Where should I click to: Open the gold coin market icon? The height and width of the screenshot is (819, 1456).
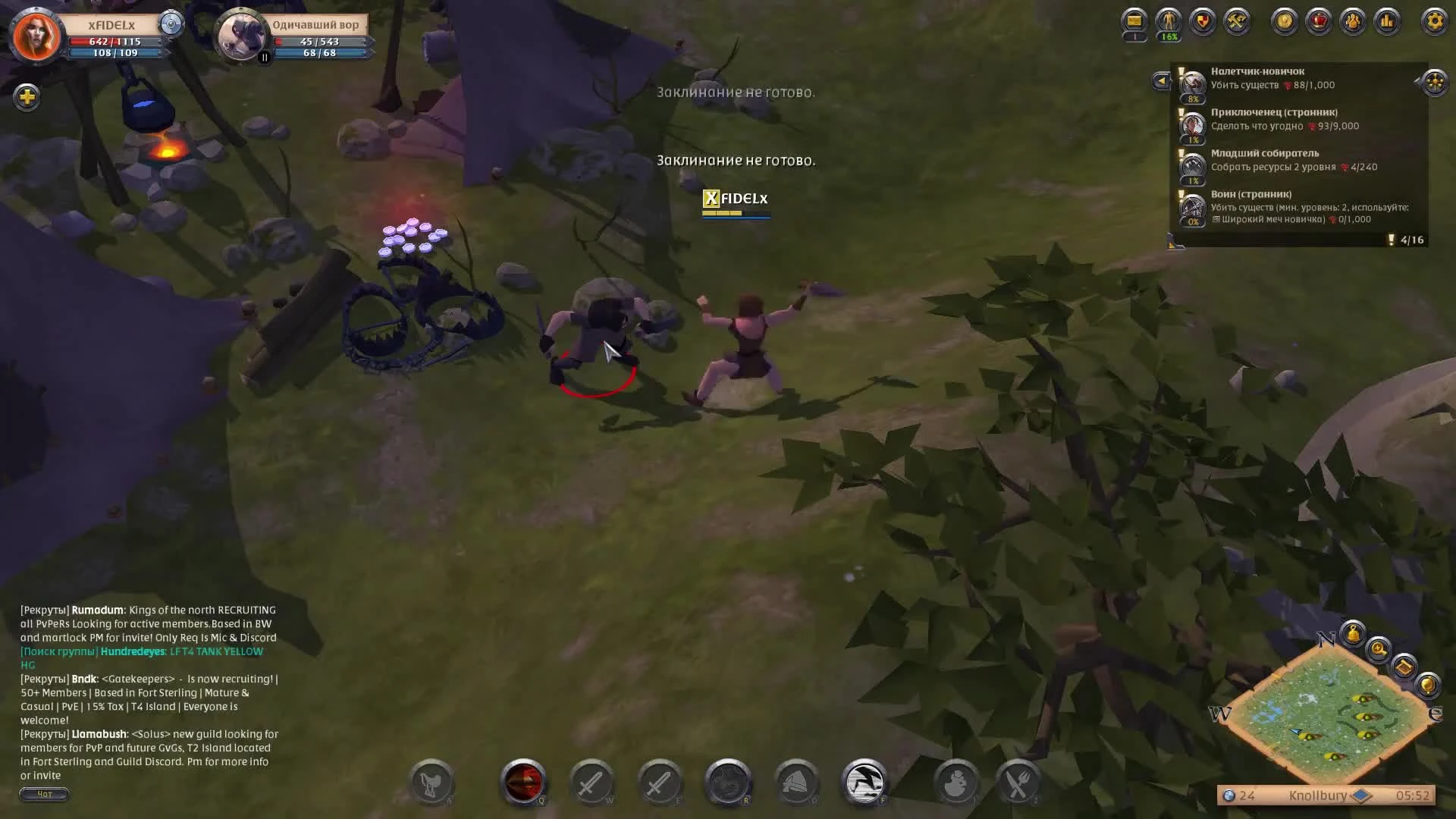(x=1283, y=21)
